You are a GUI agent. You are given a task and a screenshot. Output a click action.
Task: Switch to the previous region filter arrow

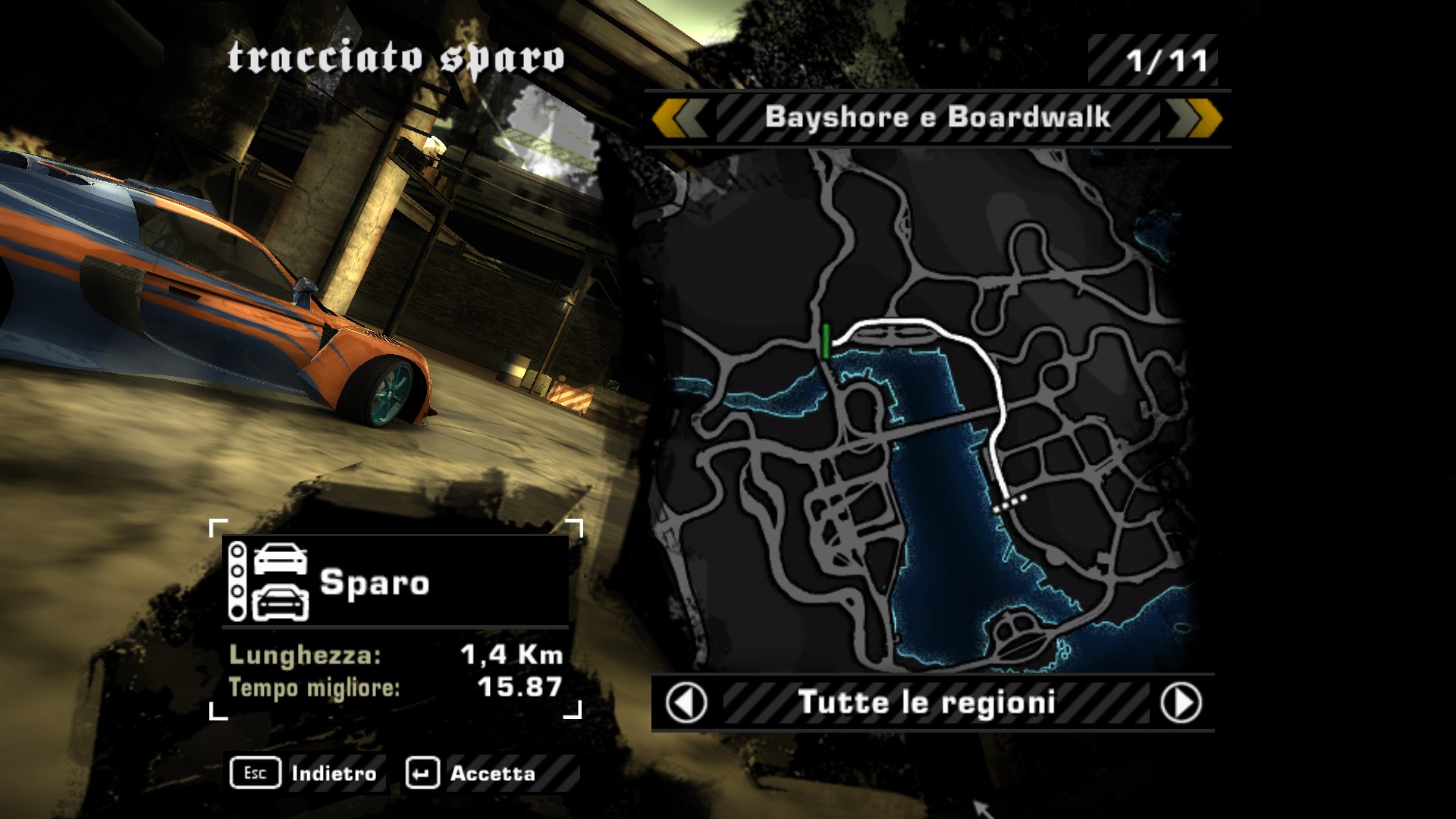686,703
